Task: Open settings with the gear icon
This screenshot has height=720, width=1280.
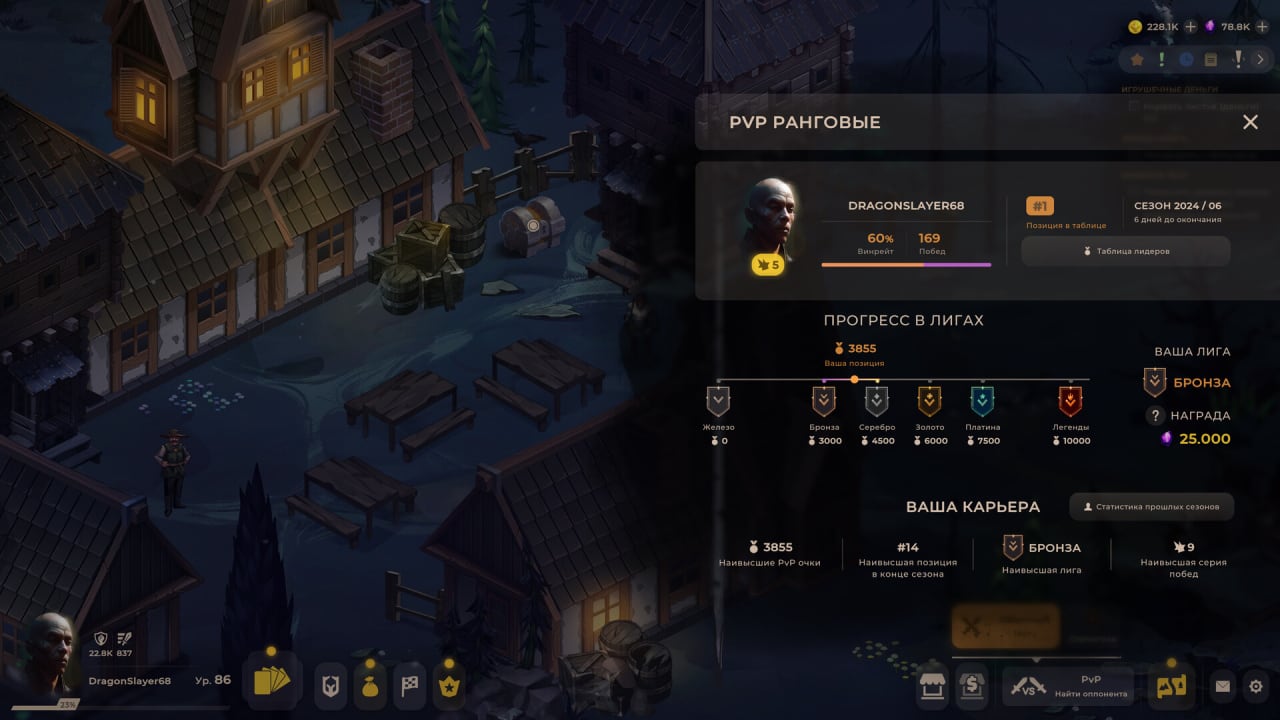Action: [x=1257, y=687]
